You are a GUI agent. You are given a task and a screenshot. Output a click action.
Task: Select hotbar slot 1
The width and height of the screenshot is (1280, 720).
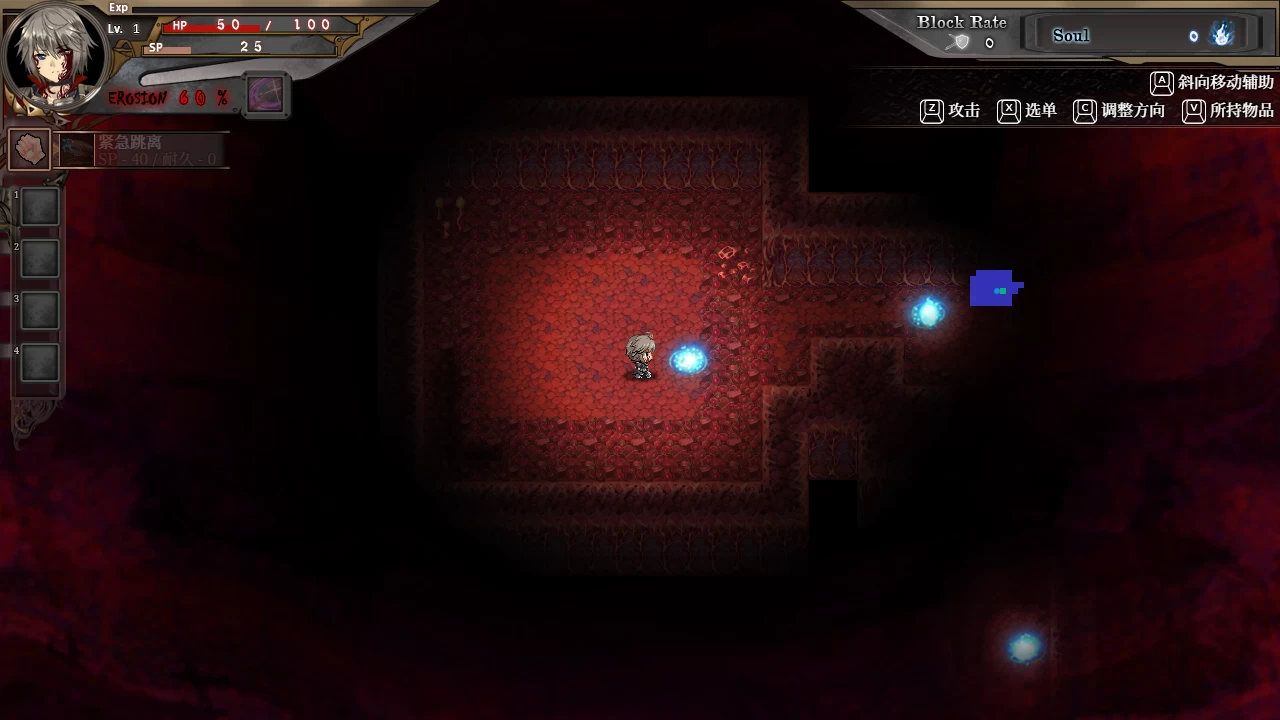pyautogui.click(x=40, y=207)
